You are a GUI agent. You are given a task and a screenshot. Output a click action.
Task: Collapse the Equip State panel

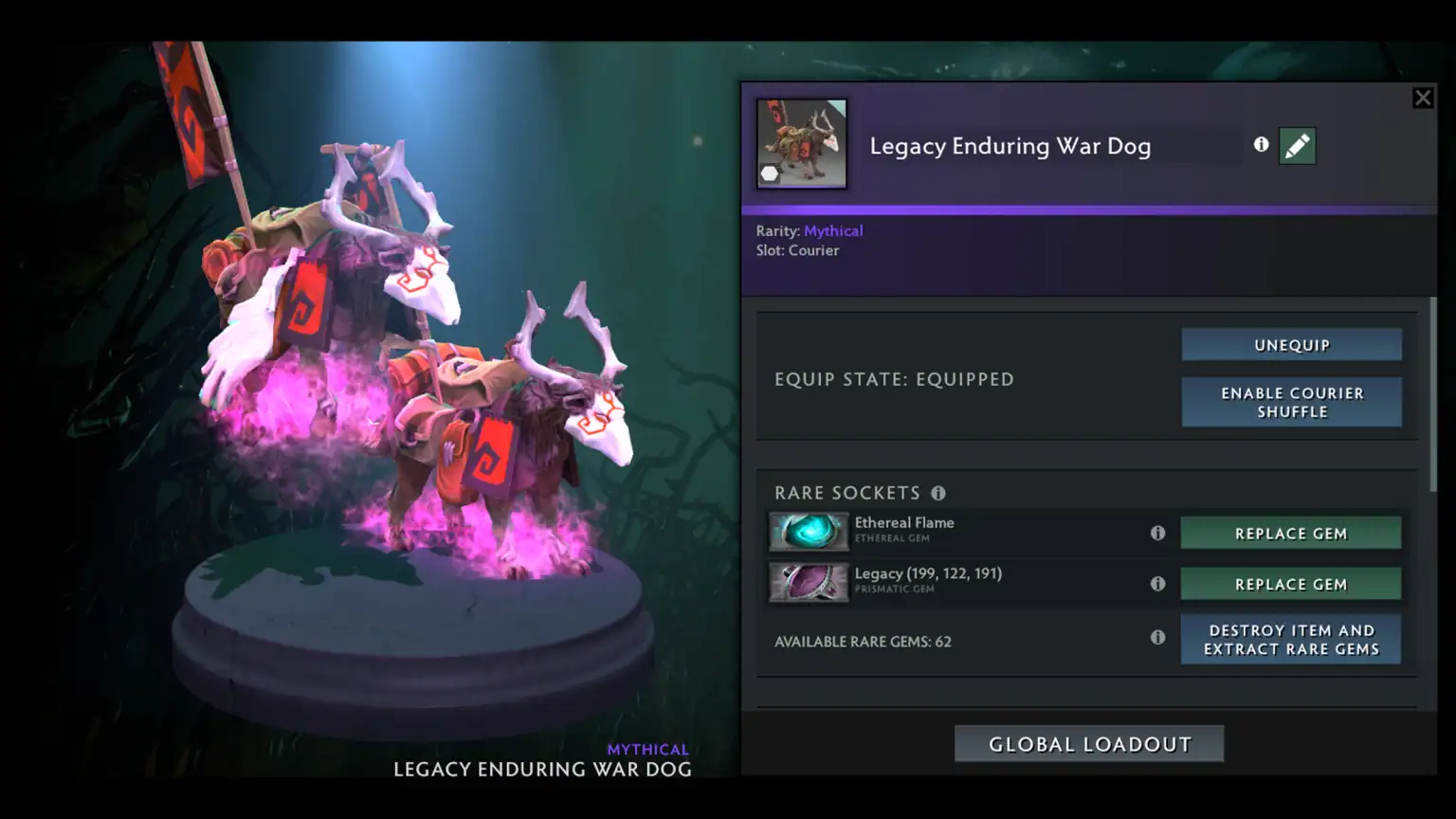tap(894, 378)
